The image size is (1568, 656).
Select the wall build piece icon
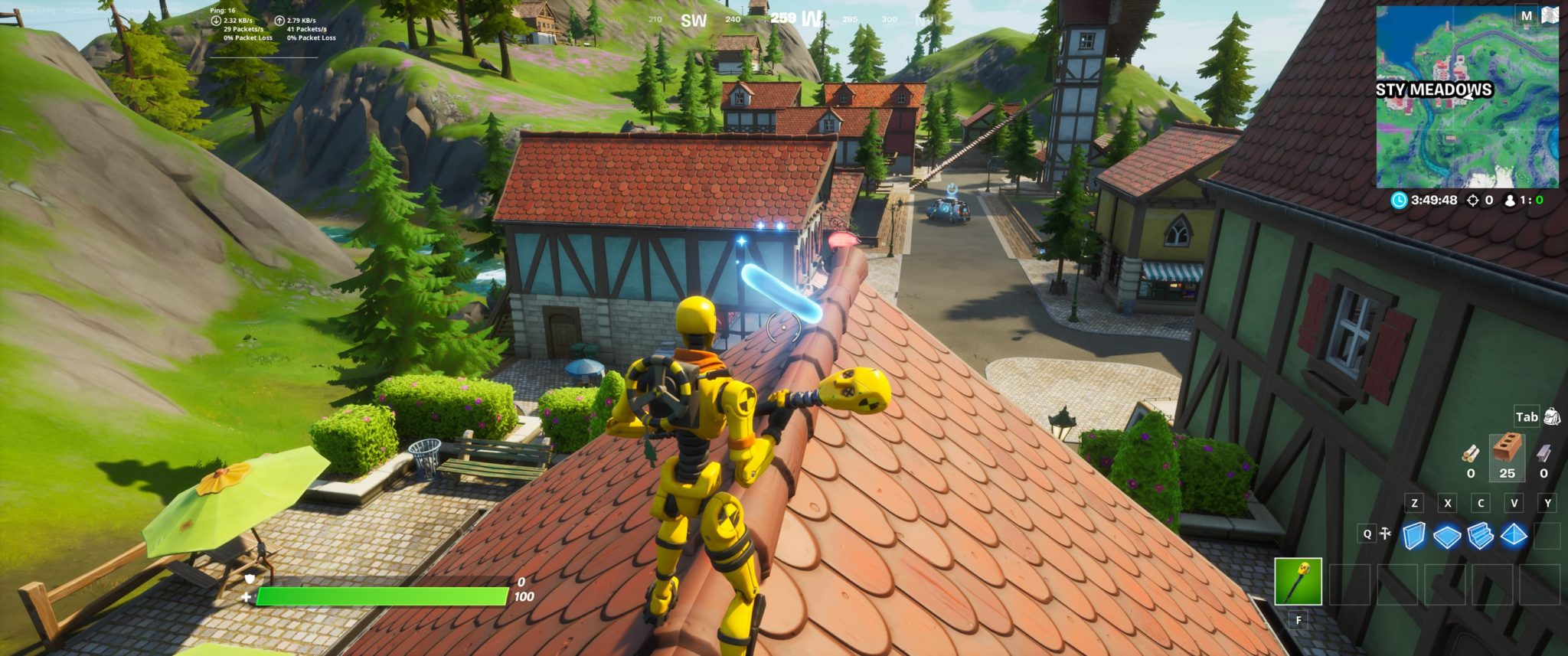1413,536
